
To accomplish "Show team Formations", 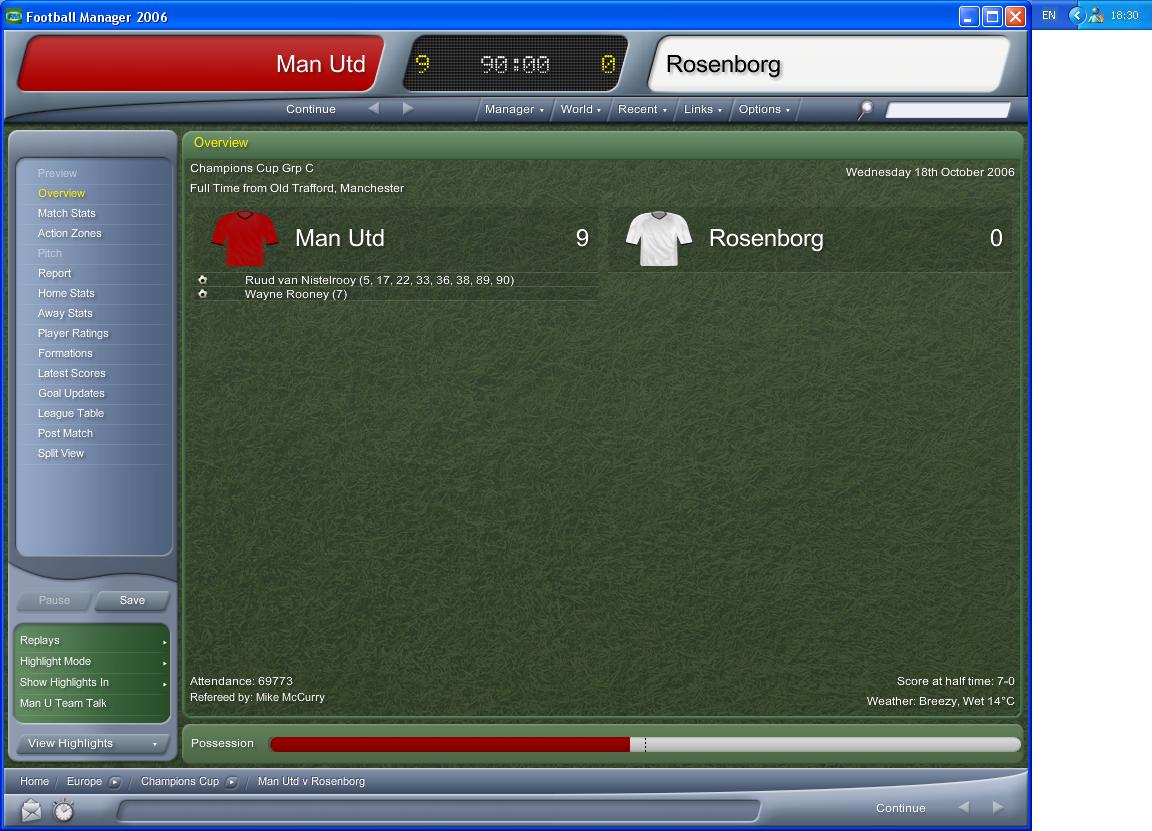I will pyautogui.click(x=65, y=353).
